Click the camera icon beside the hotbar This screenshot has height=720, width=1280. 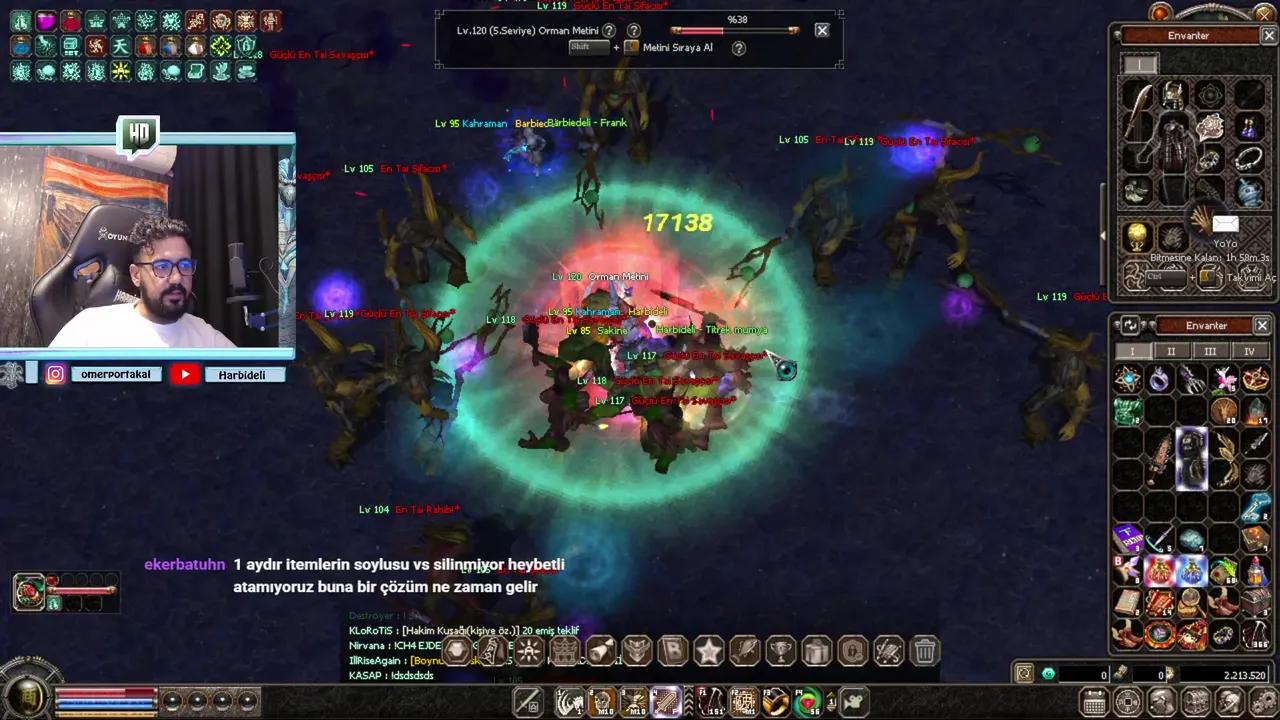click(855, 702)
